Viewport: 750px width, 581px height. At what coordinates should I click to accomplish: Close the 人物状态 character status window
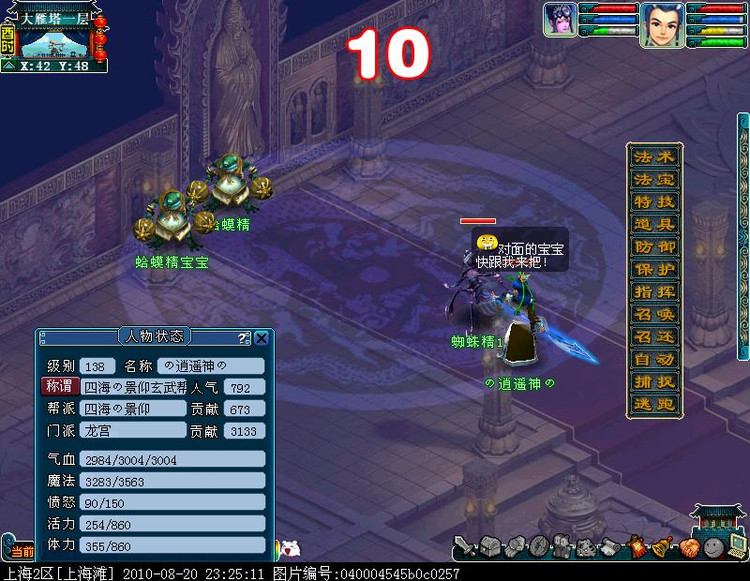tap(262, 338)
